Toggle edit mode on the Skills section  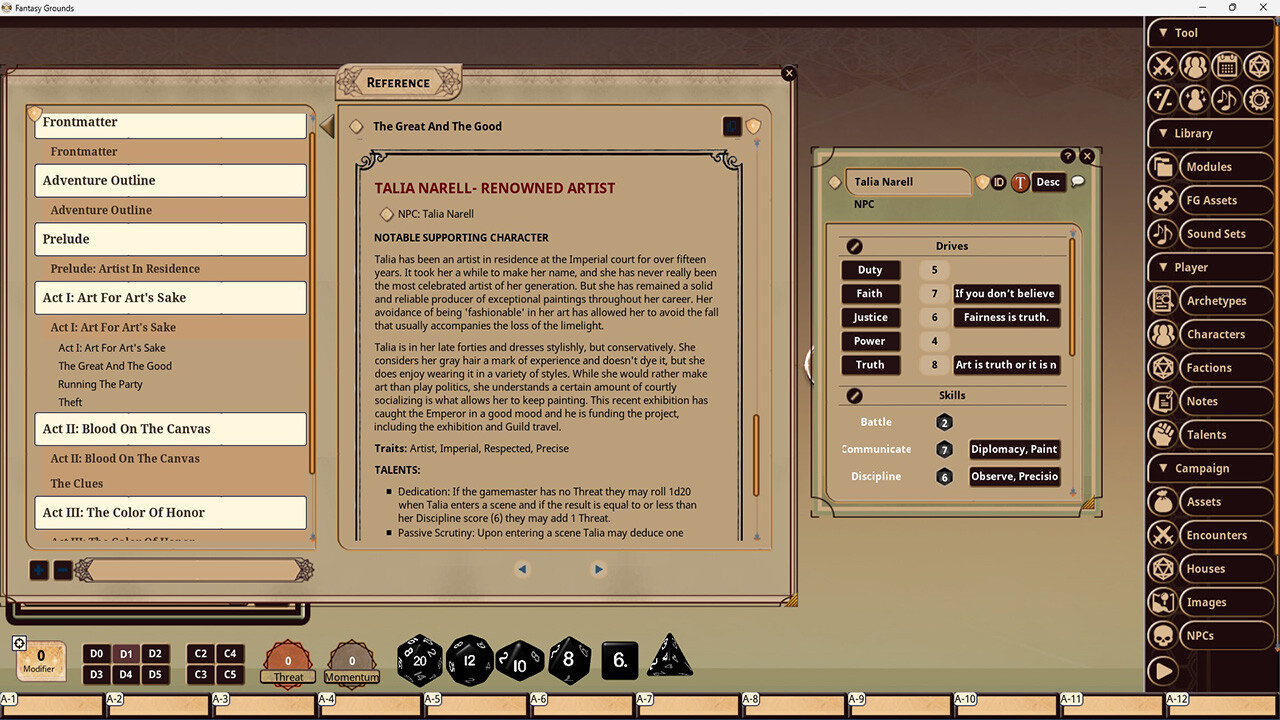[x=854, y=394]
